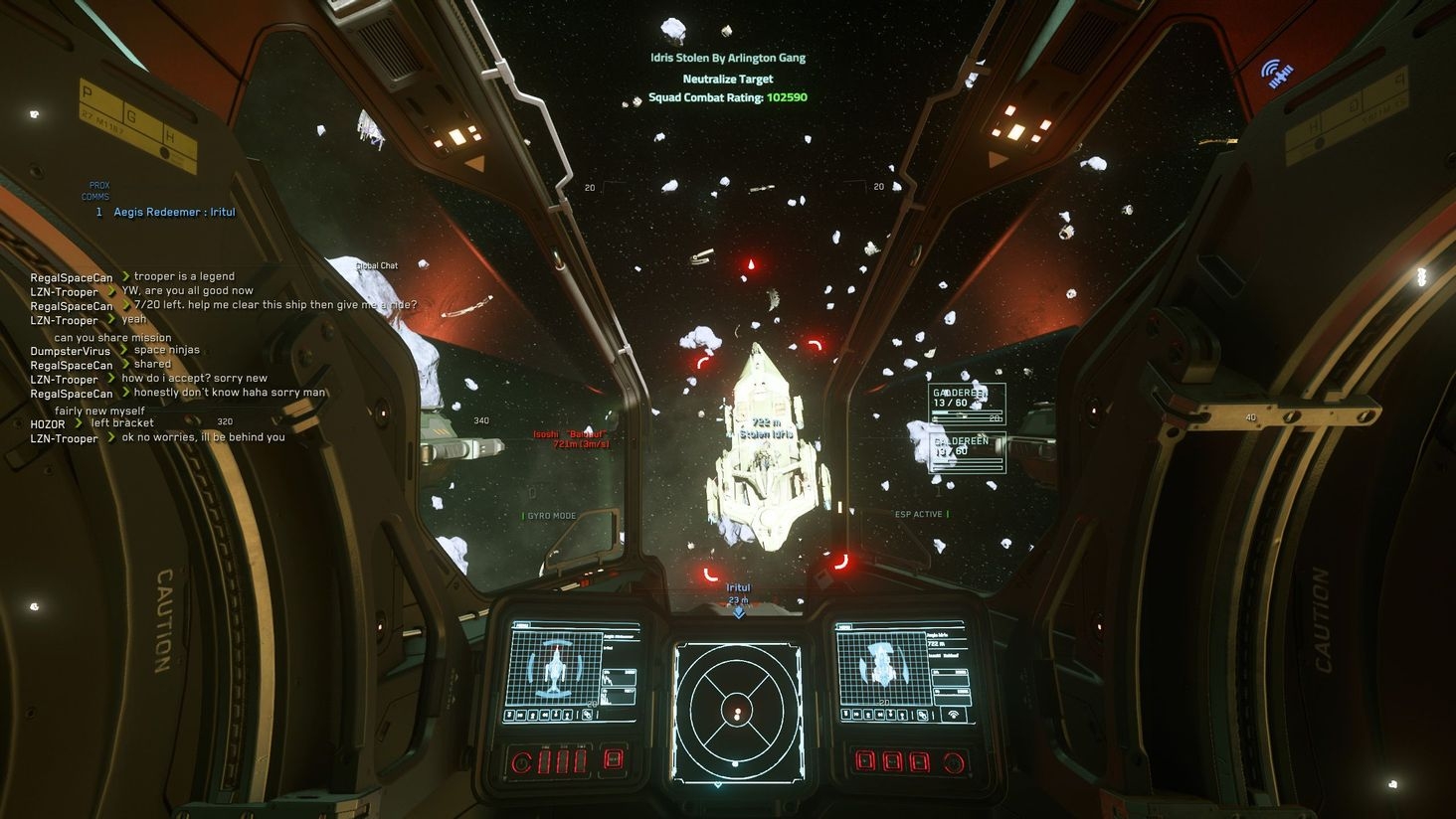Viewport: 1456px width, 819px height.
Task: Select HOZOR's "left bracket" chat message
Action: pyautogui.click(x=122, y=423)
